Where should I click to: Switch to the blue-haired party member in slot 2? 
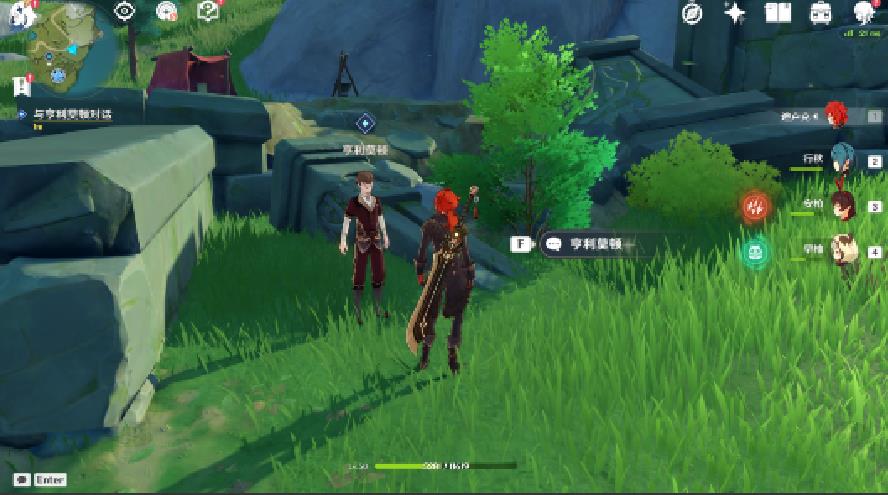tap(841, 160)
